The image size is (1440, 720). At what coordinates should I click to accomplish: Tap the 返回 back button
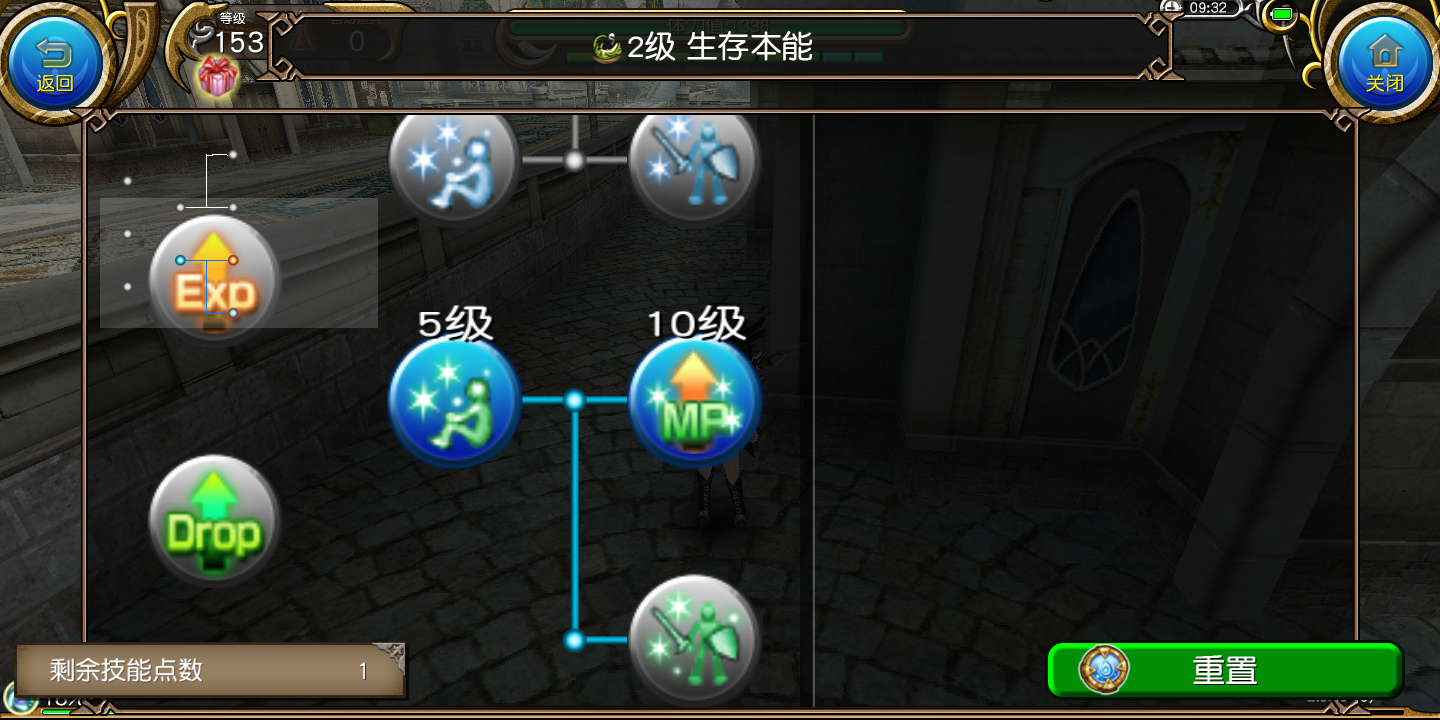click(55, 60)
